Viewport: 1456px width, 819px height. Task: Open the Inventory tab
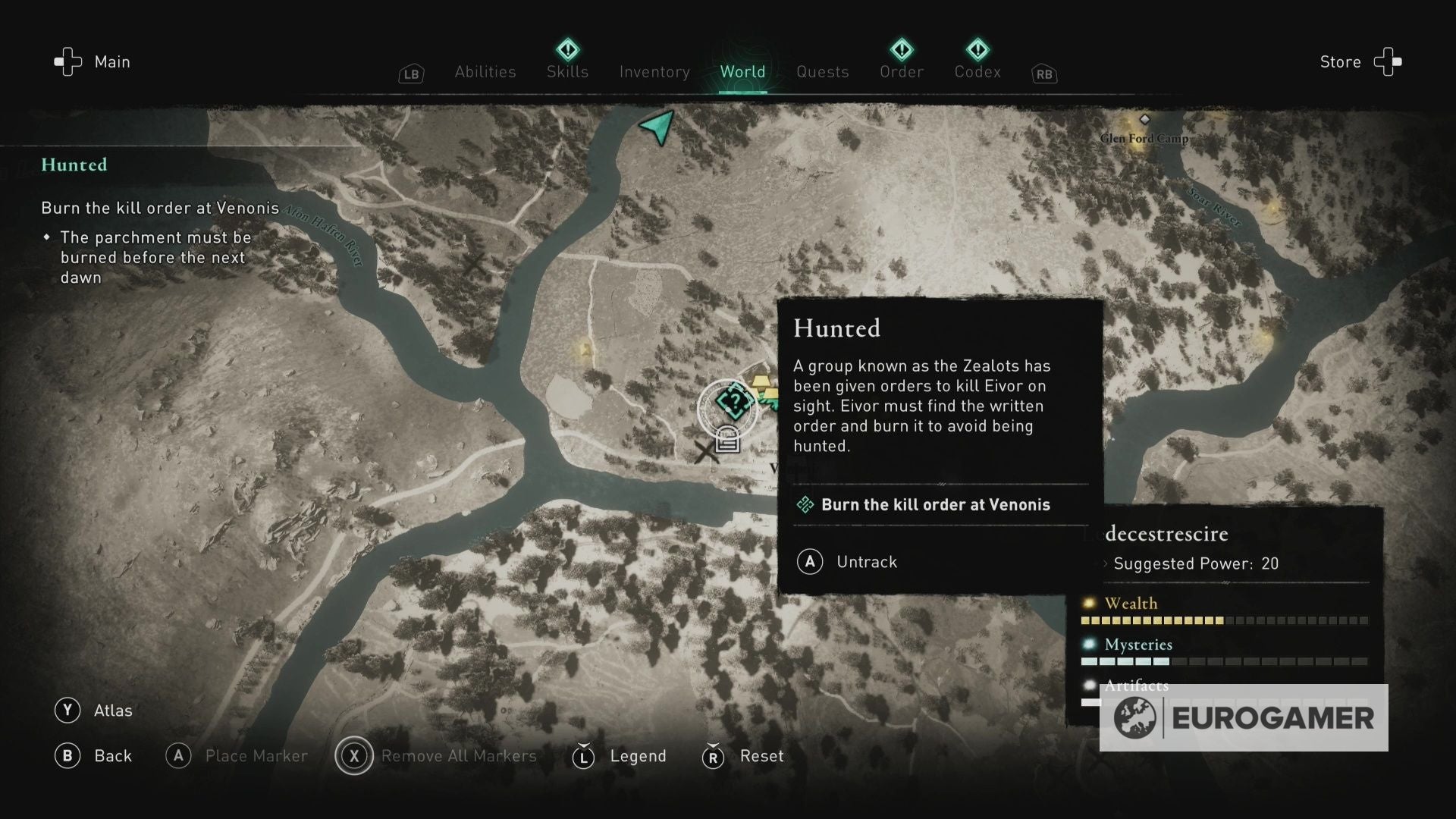(x=654, y=71)
